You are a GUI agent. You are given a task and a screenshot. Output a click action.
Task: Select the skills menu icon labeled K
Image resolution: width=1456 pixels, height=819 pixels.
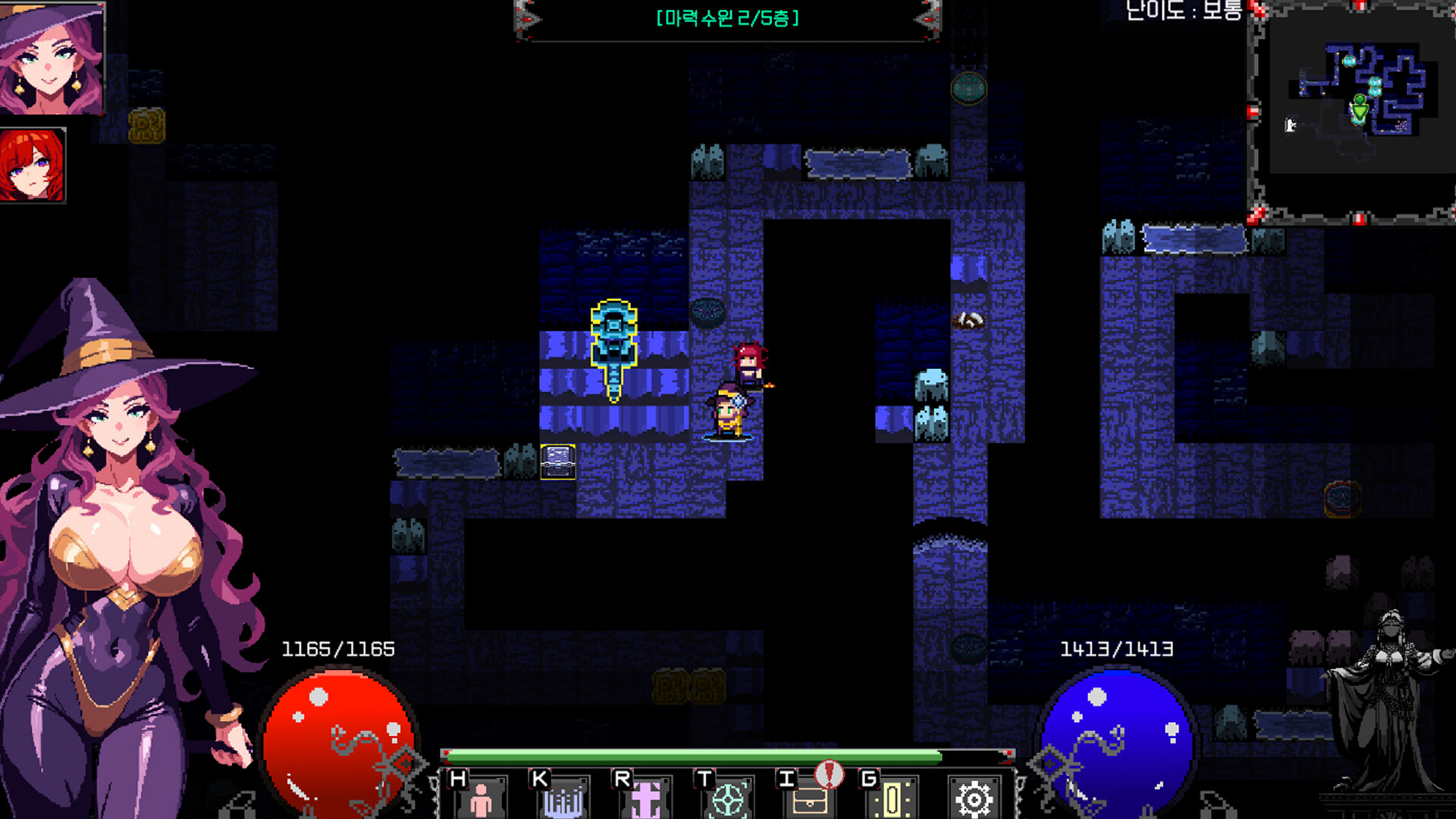565,798
